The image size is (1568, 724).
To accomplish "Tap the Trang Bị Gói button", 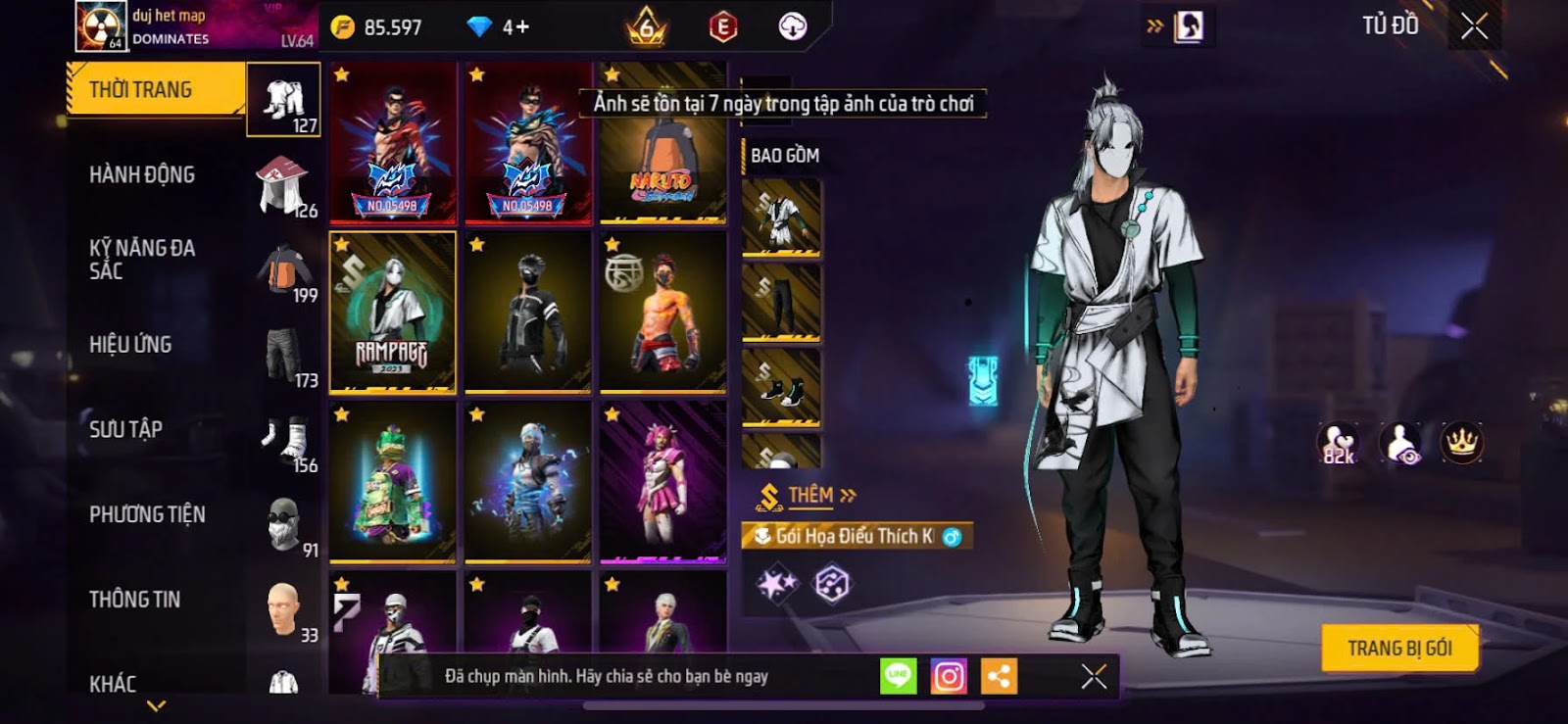I will point(1398,649).
